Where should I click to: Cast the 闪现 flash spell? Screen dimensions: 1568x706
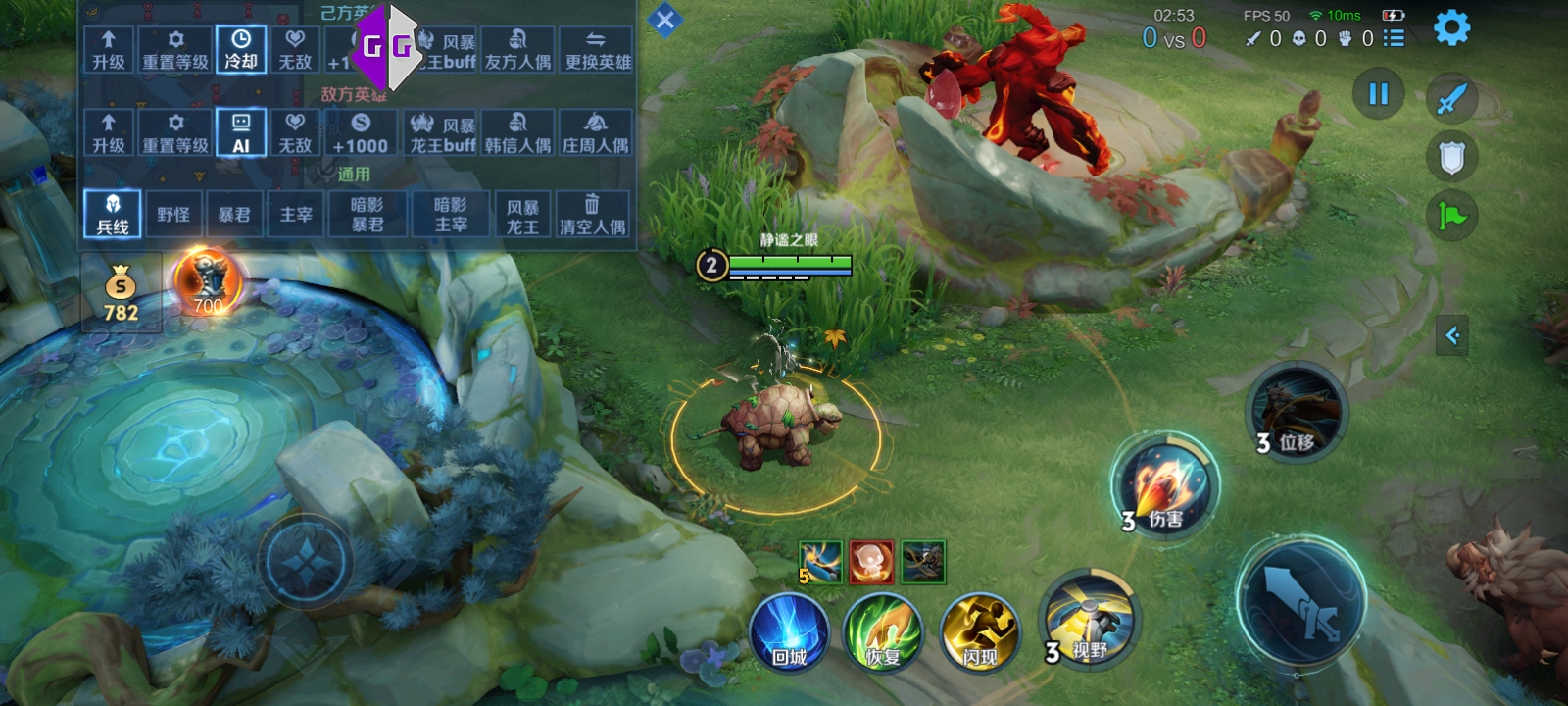979,632
